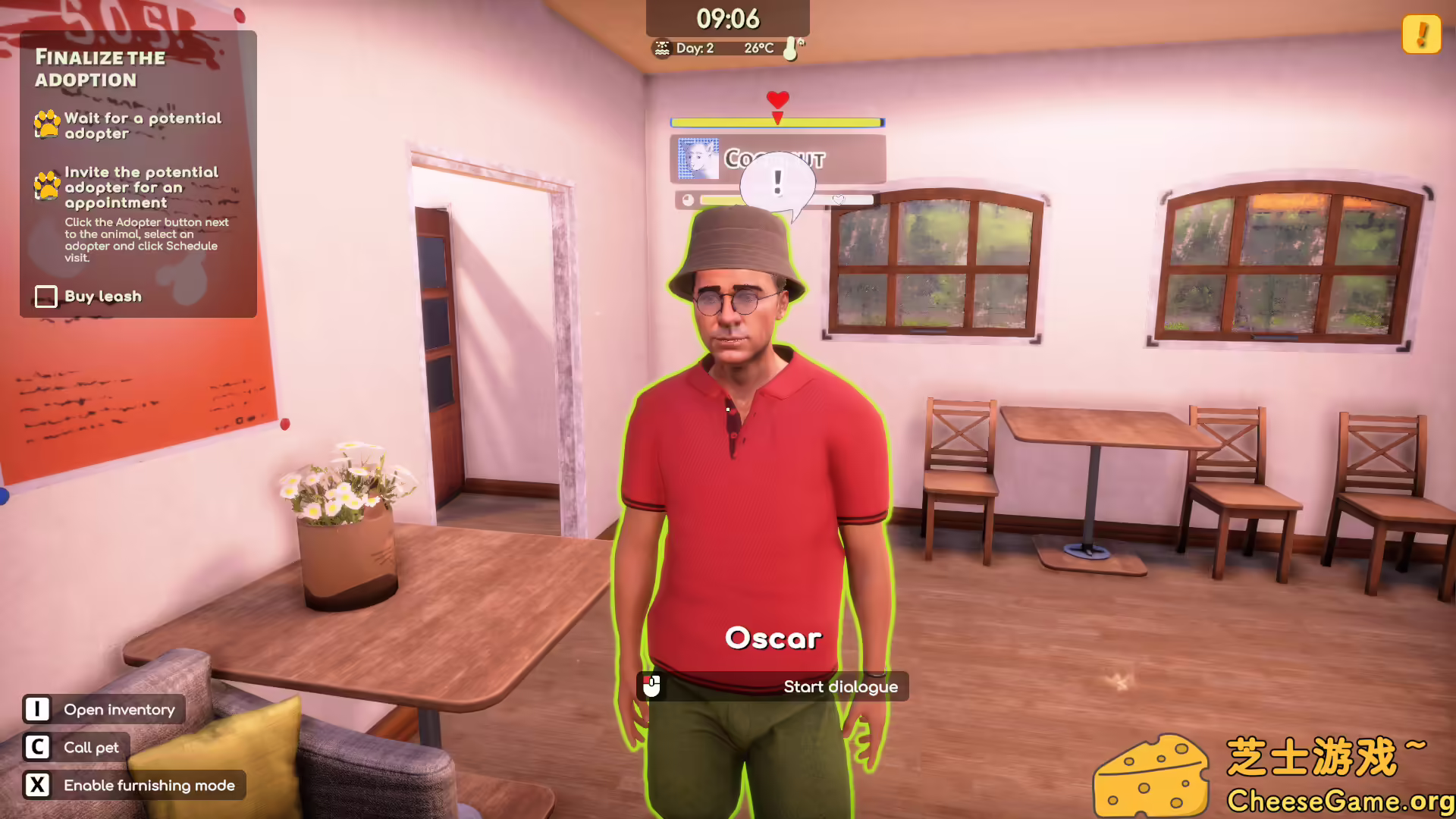Open the yellow exclamation notification in top-right corner
This screenshot has width=1456, height=819.
click(x=1421, y=33)
